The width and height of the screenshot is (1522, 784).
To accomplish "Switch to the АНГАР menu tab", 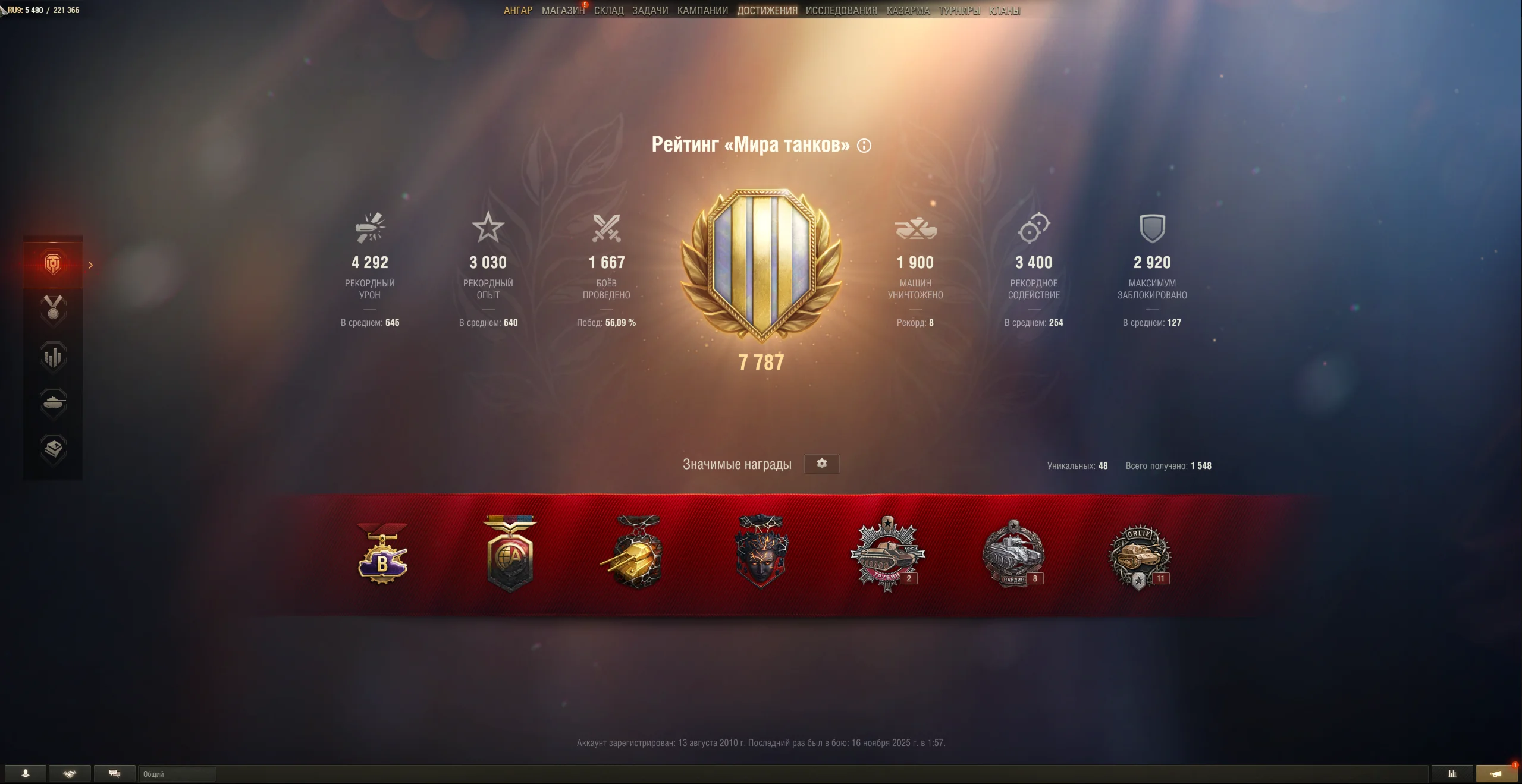I will click(517, 10).
